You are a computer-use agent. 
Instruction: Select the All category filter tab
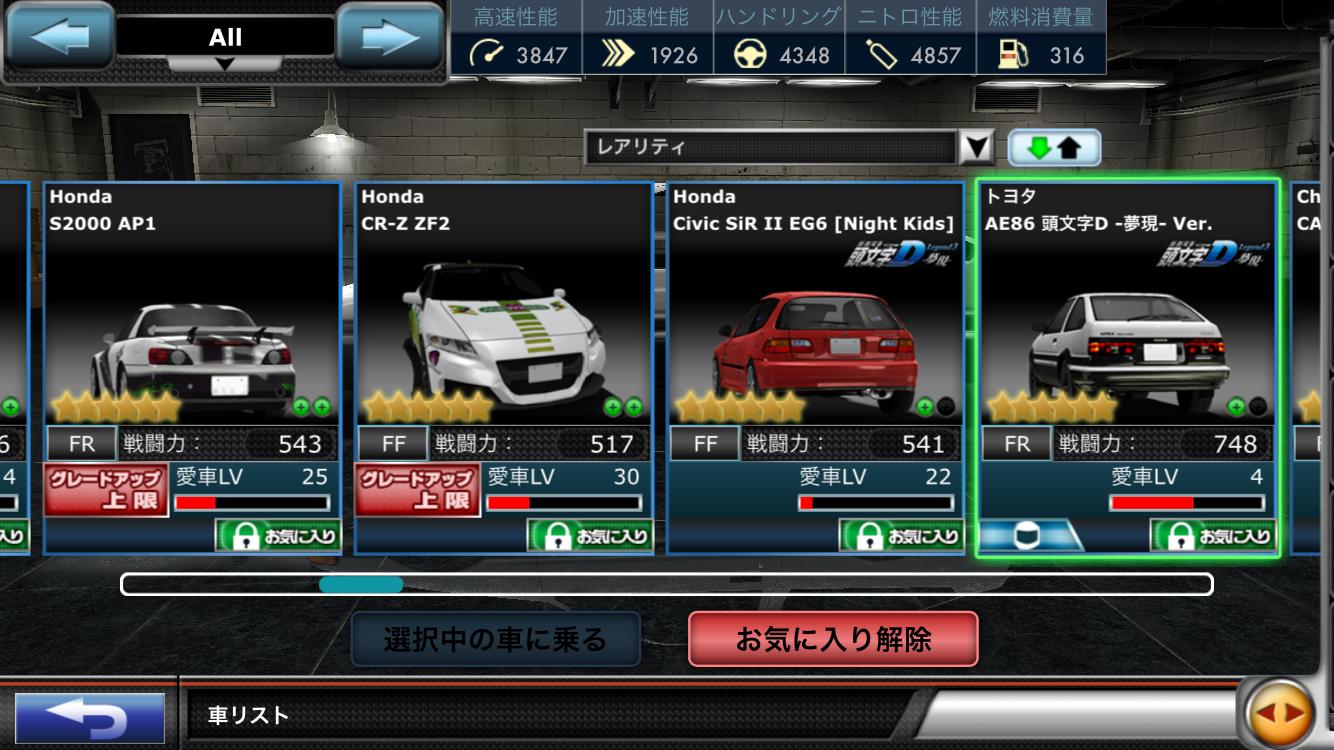[x=225, y=38]
